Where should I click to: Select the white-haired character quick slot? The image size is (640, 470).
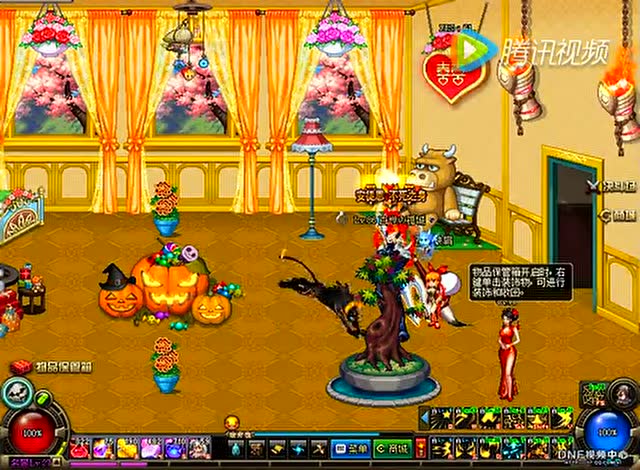point(198,447)
